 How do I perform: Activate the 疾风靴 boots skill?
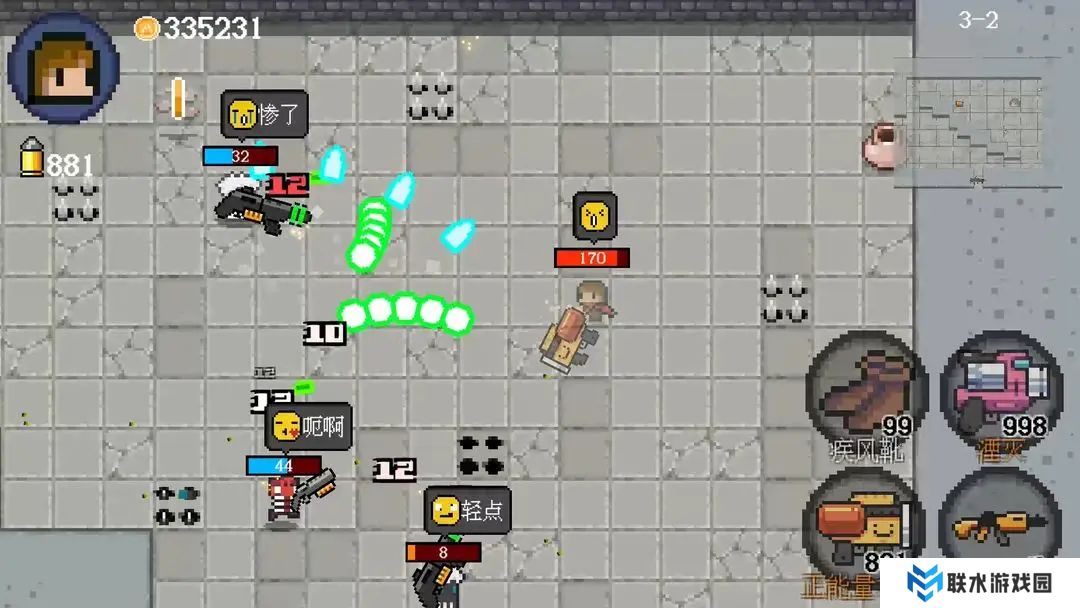[x=866, y=395]
